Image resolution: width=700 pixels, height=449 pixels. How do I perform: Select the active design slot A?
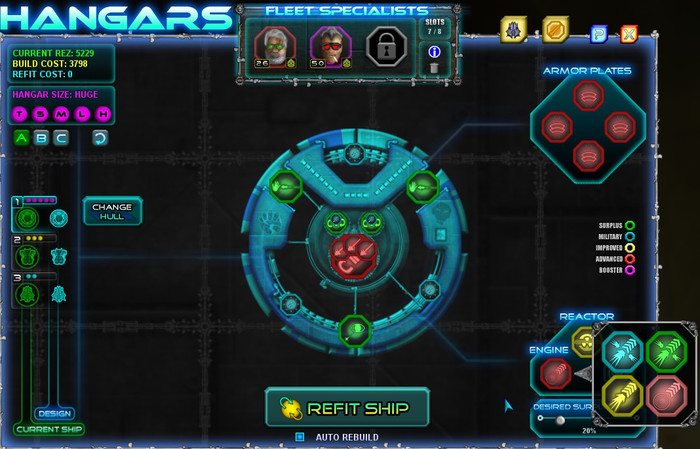pyautogui.click(x=21, y=138)
